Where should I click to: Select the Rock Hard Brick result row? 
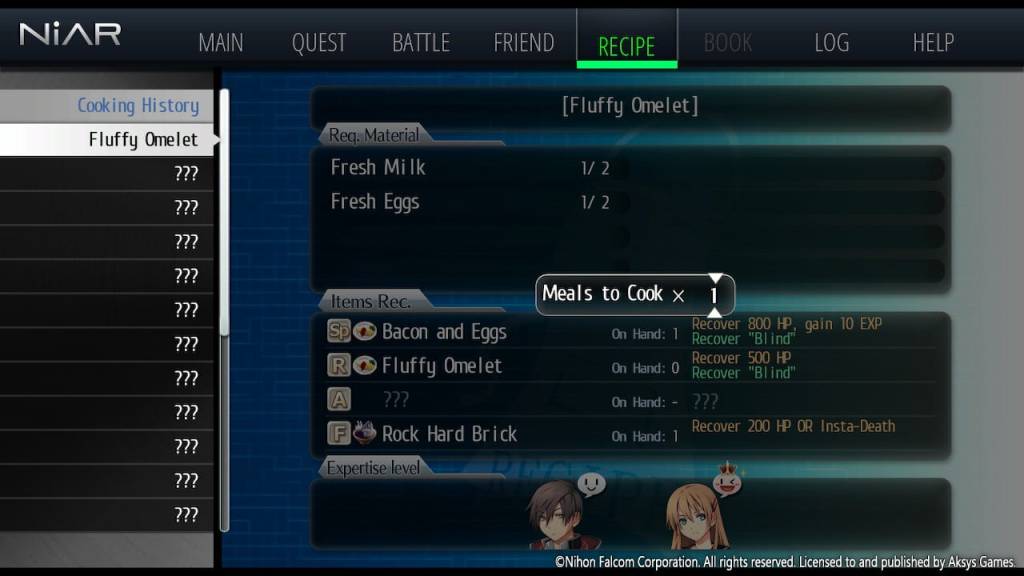click(x=449, y=434)
